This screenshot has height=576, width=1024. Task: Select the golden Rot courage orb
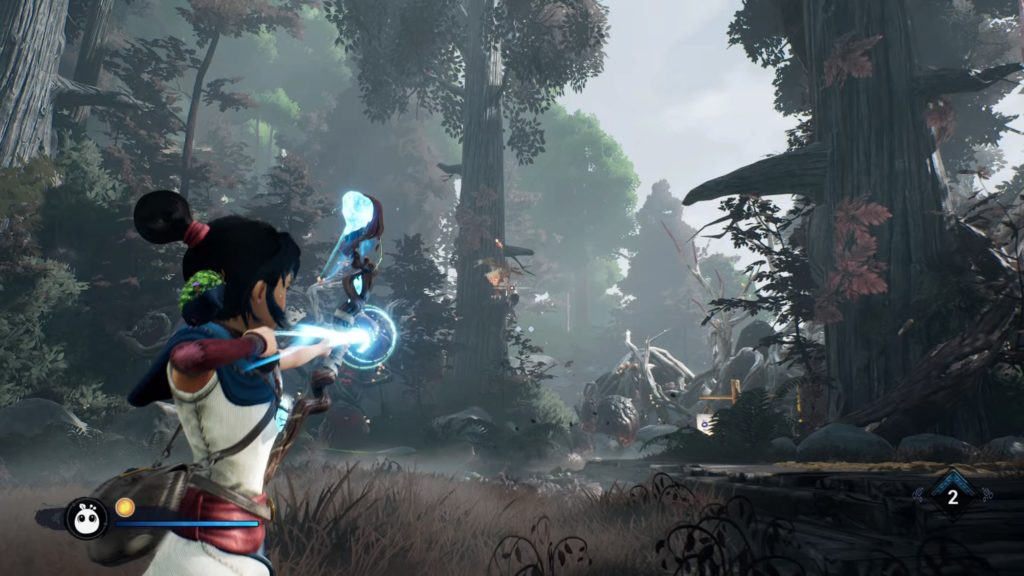click(x=125, y=507)
